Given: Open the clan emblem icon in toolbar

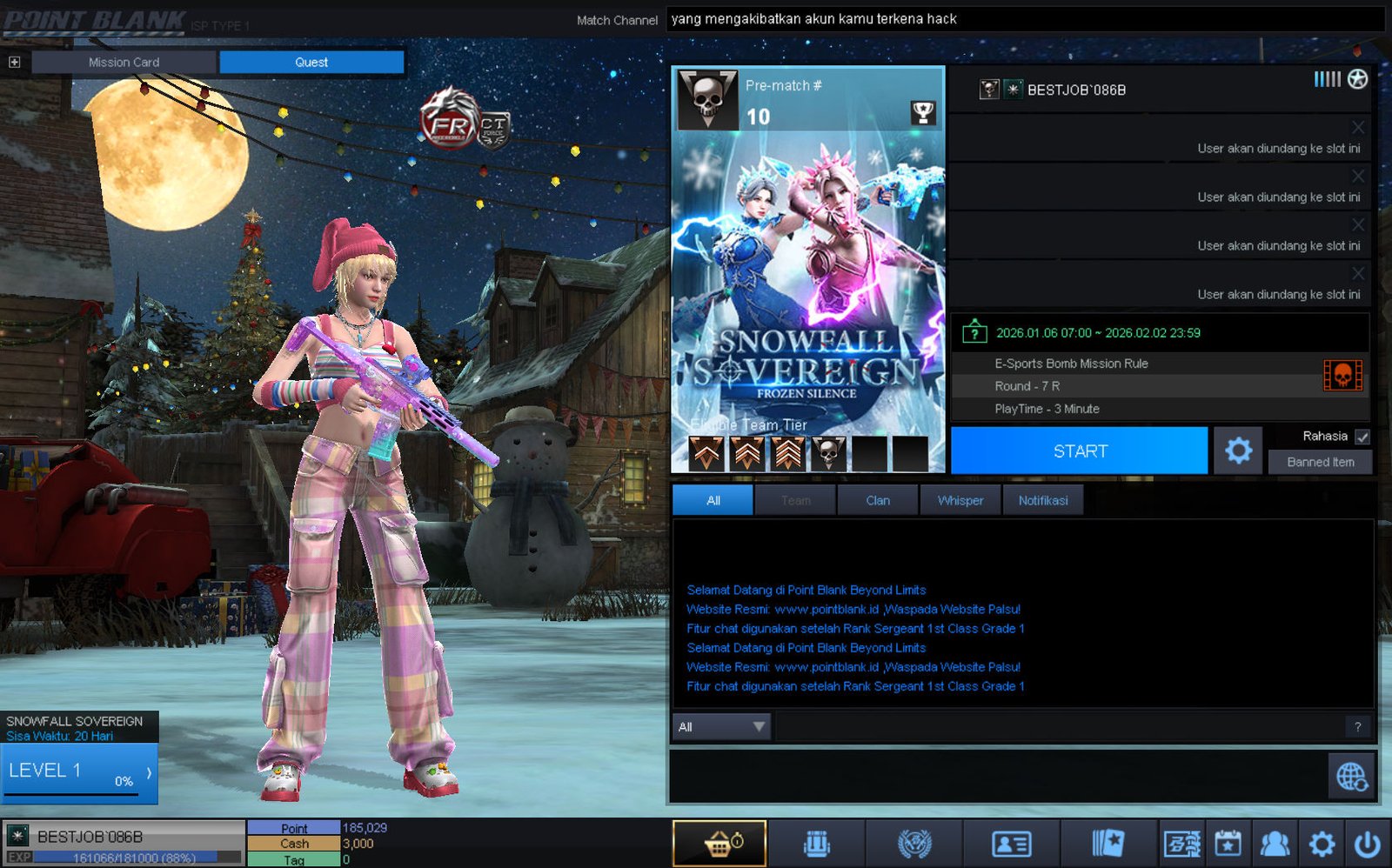Looking at the screenshot, I should pyautogui.click(x=913, y=843).
